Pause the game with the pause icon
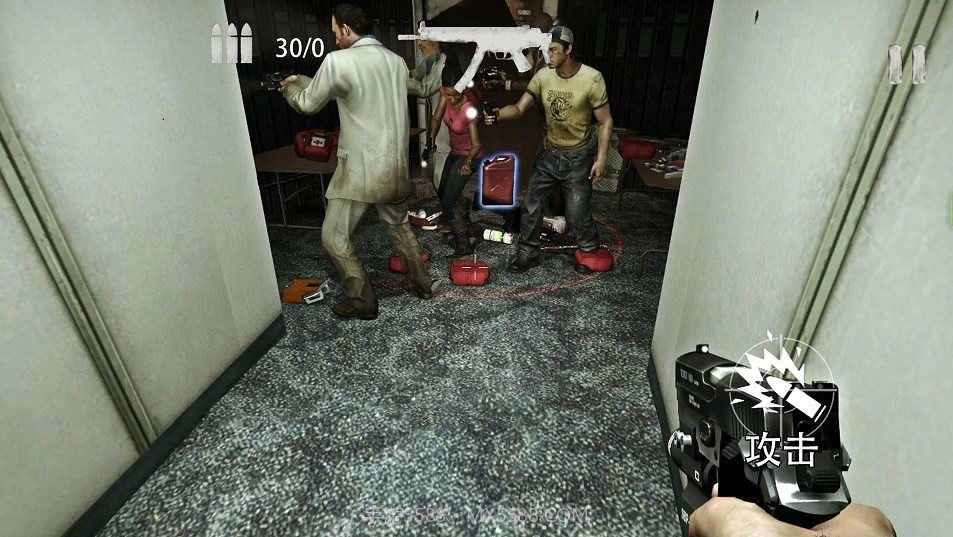Viewport: 953px width, 537px height. (907, 64)
